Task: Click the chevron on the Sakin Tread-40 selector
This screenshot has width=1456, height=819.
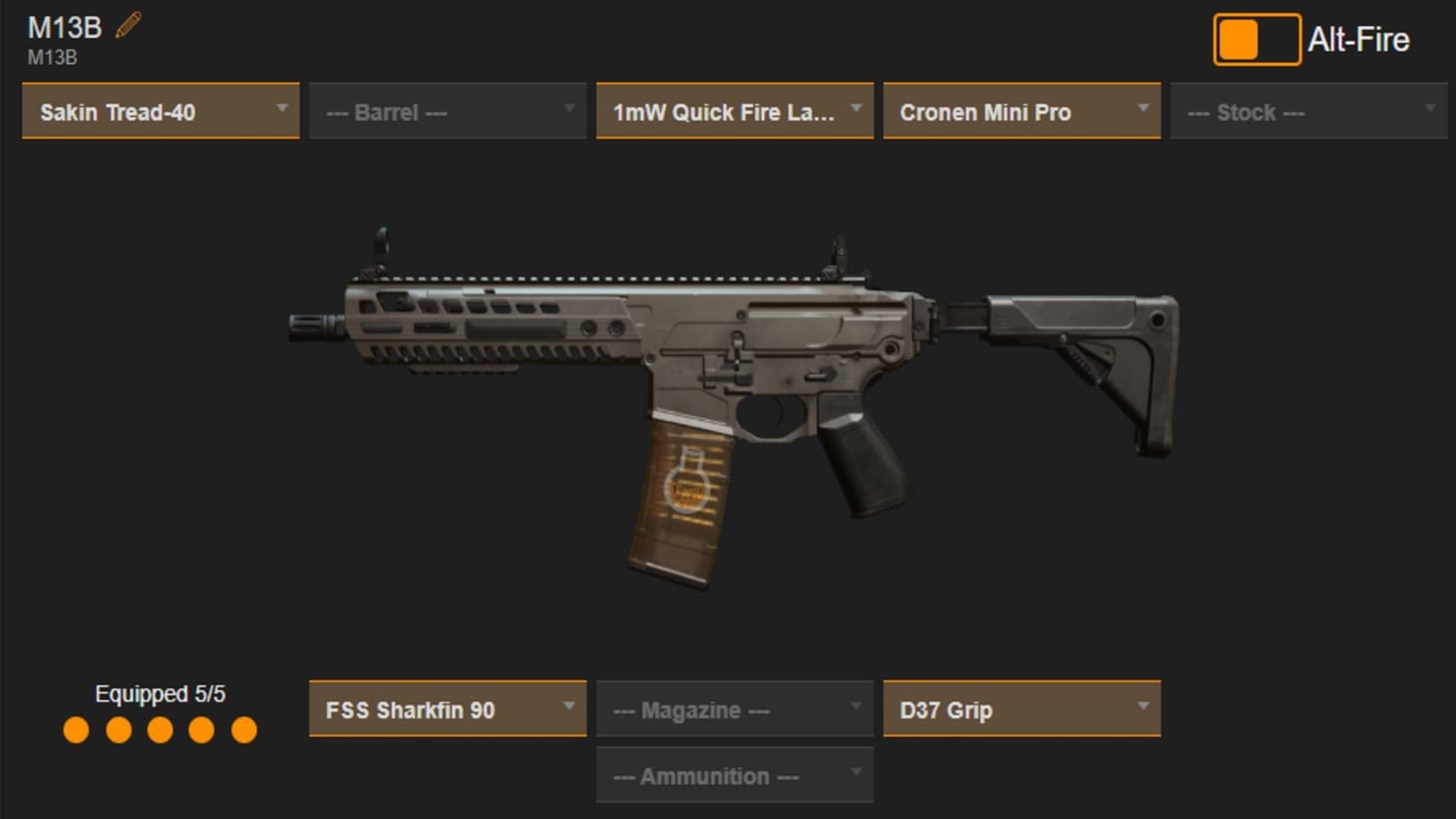Action: 282,110
